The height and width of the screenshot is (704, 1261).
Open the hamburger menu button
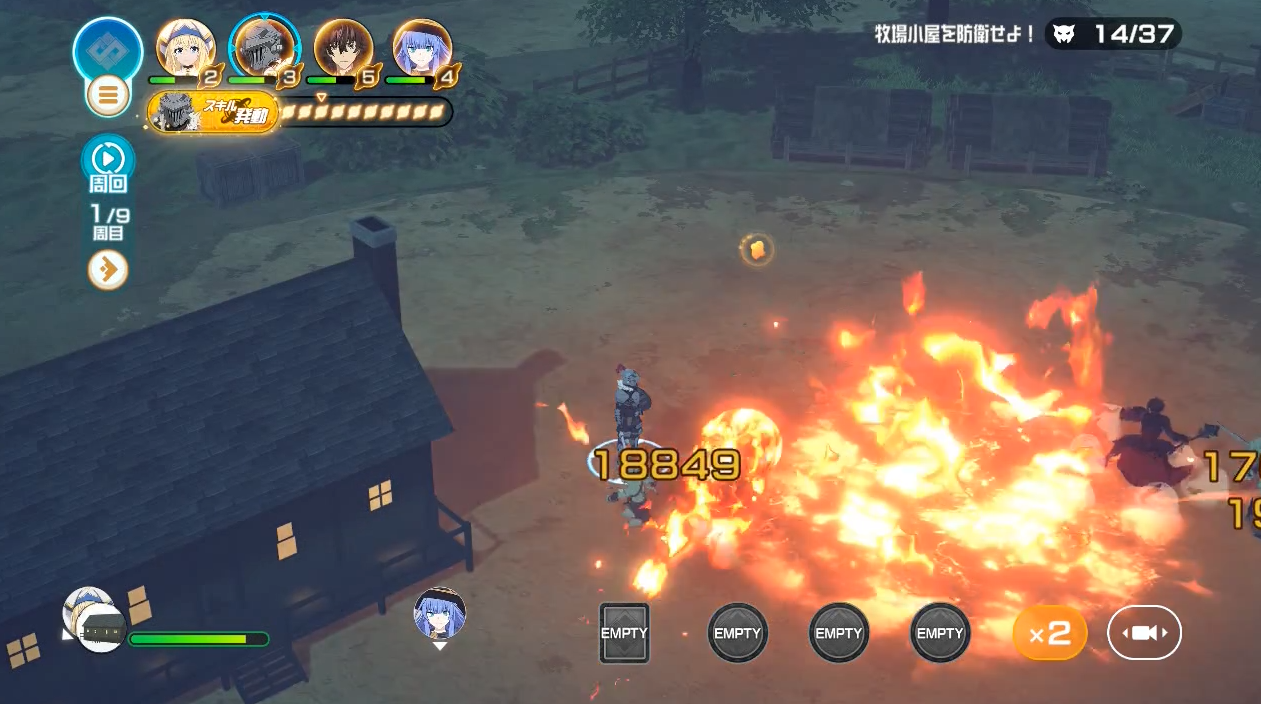click(x=108, y=96)
